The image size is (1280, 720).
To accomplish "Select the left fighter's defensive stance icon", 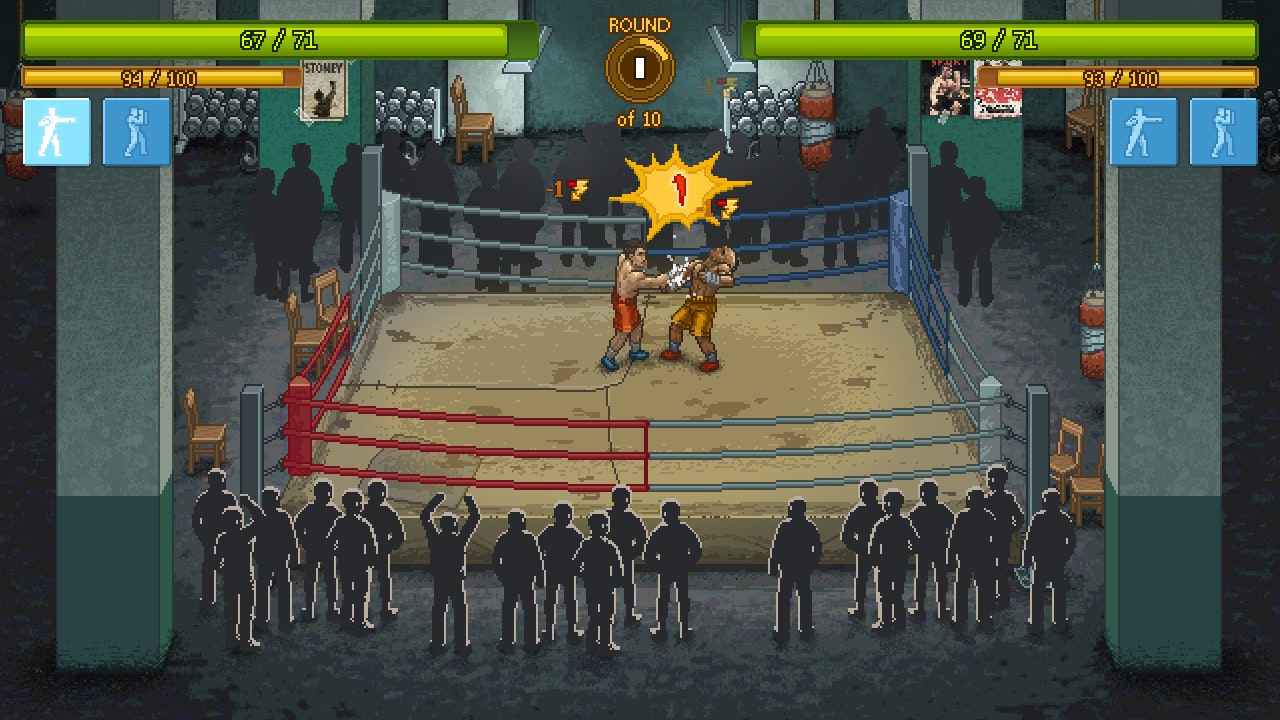I will pyautogui.click(x=137, y=132).
